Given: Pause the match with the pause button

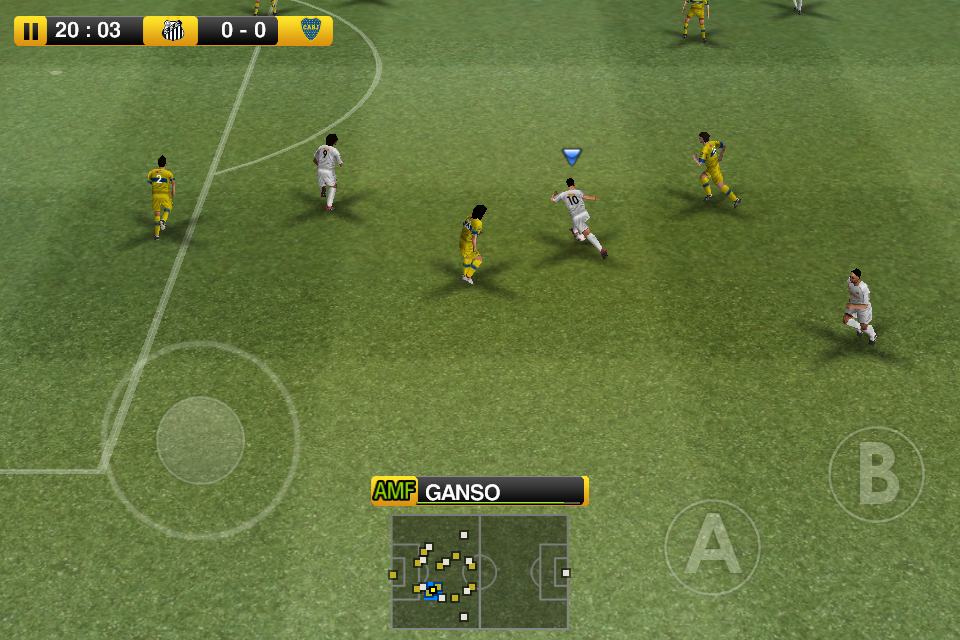Looking at the screenshot, I should tap(31, 31).
